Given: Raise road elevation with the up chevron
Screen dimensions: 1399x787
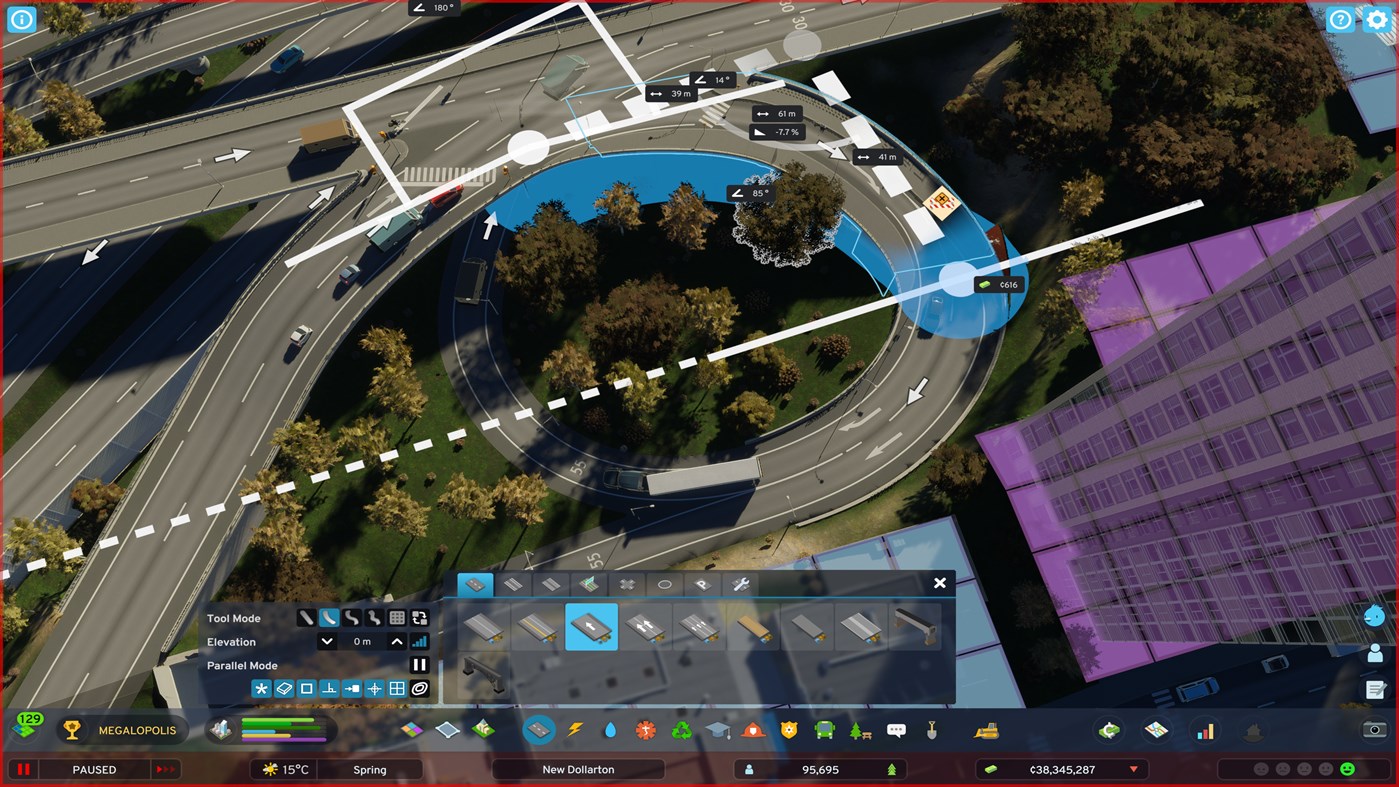Looking at the screenshot, I should [397, 641].
